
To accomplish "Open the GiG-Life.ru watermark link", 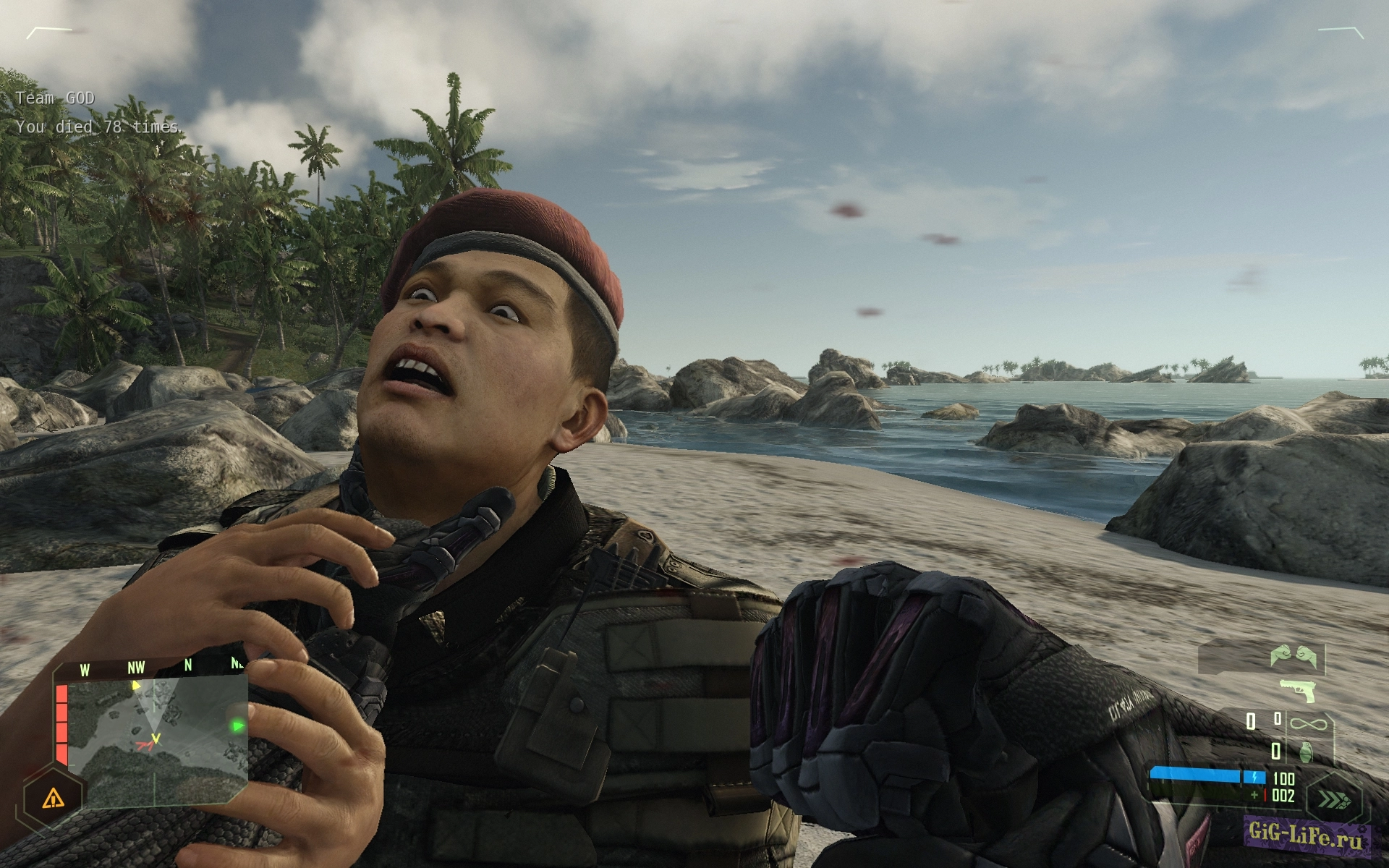I will tap(1304, 837).
